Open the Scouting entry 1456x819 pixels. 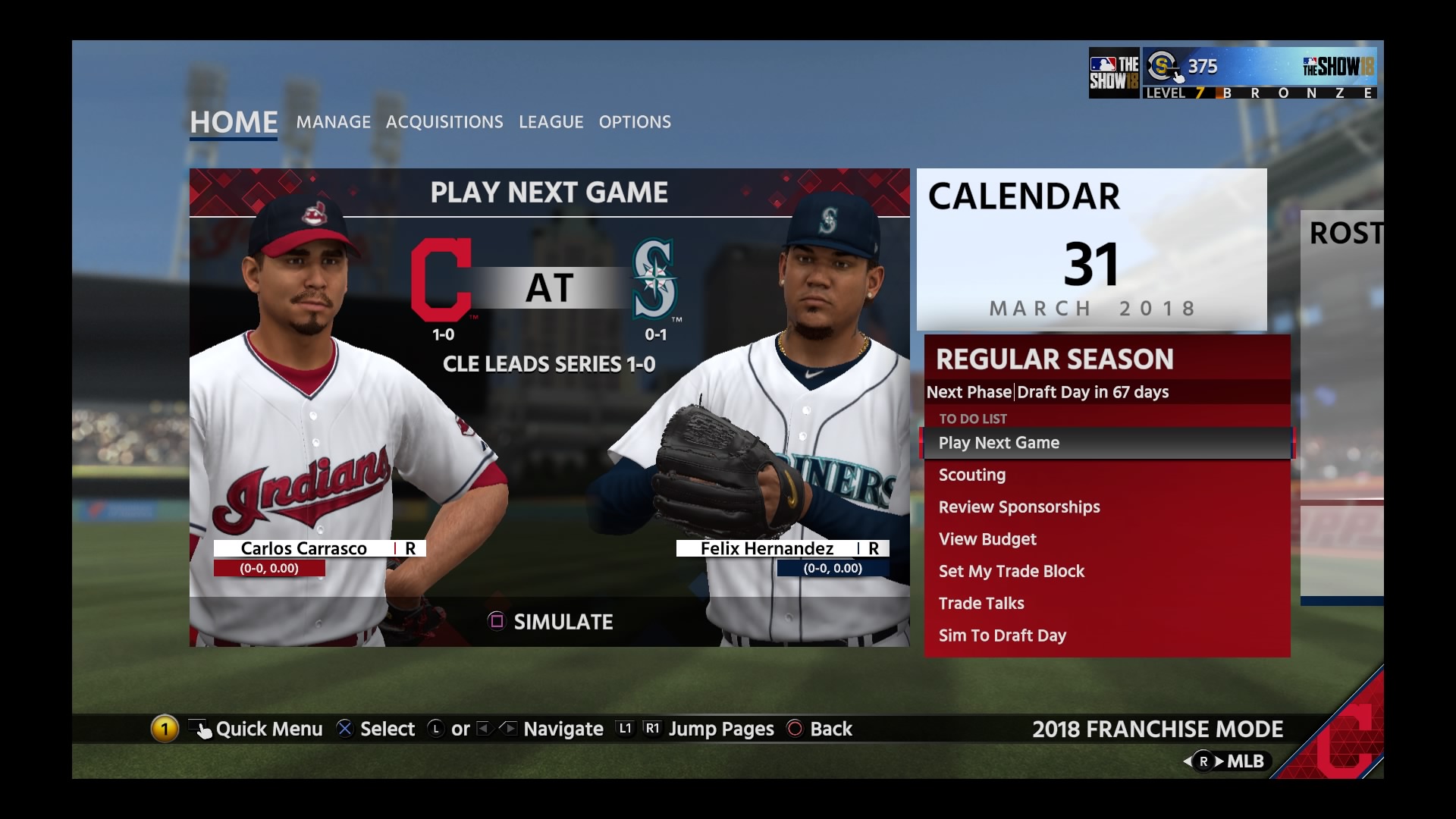pos(972,475)
